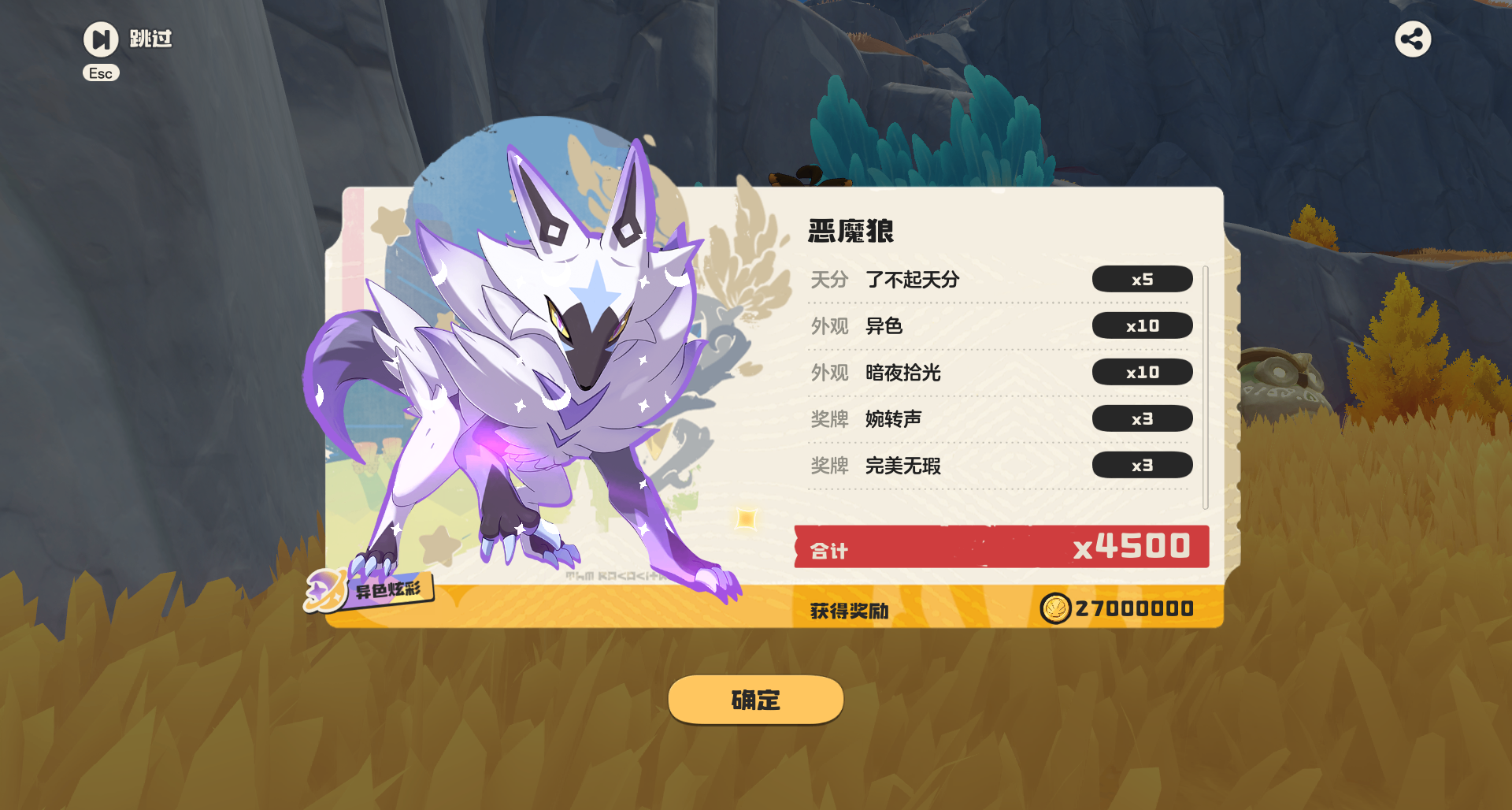The image size is (1512, 810).
Task: Click the x10 multiplier pill for 异色
Action: (1143, 325)
